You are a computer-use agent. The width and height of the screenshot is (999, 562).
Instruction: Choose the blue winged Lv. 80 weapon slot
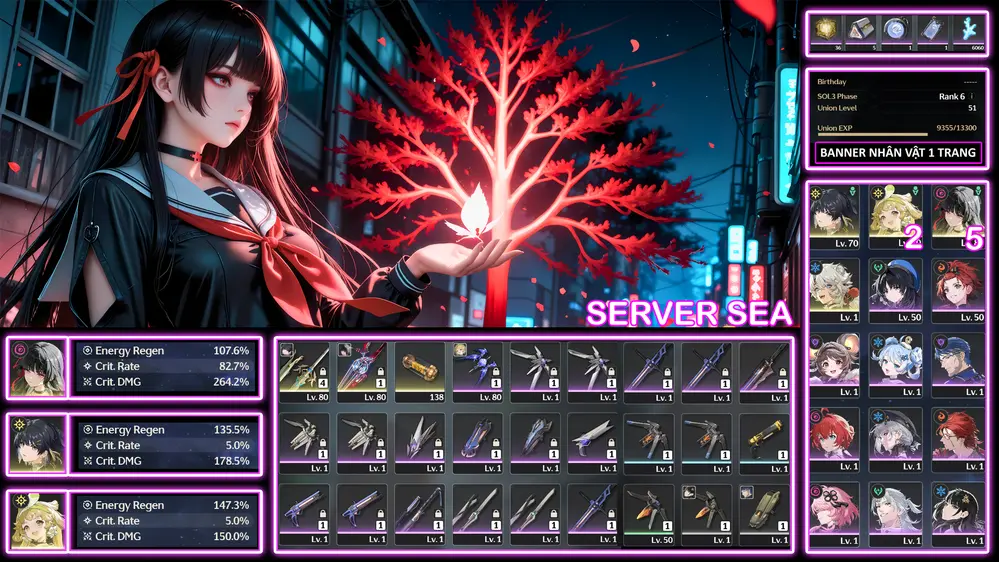[x=477, y=371]
